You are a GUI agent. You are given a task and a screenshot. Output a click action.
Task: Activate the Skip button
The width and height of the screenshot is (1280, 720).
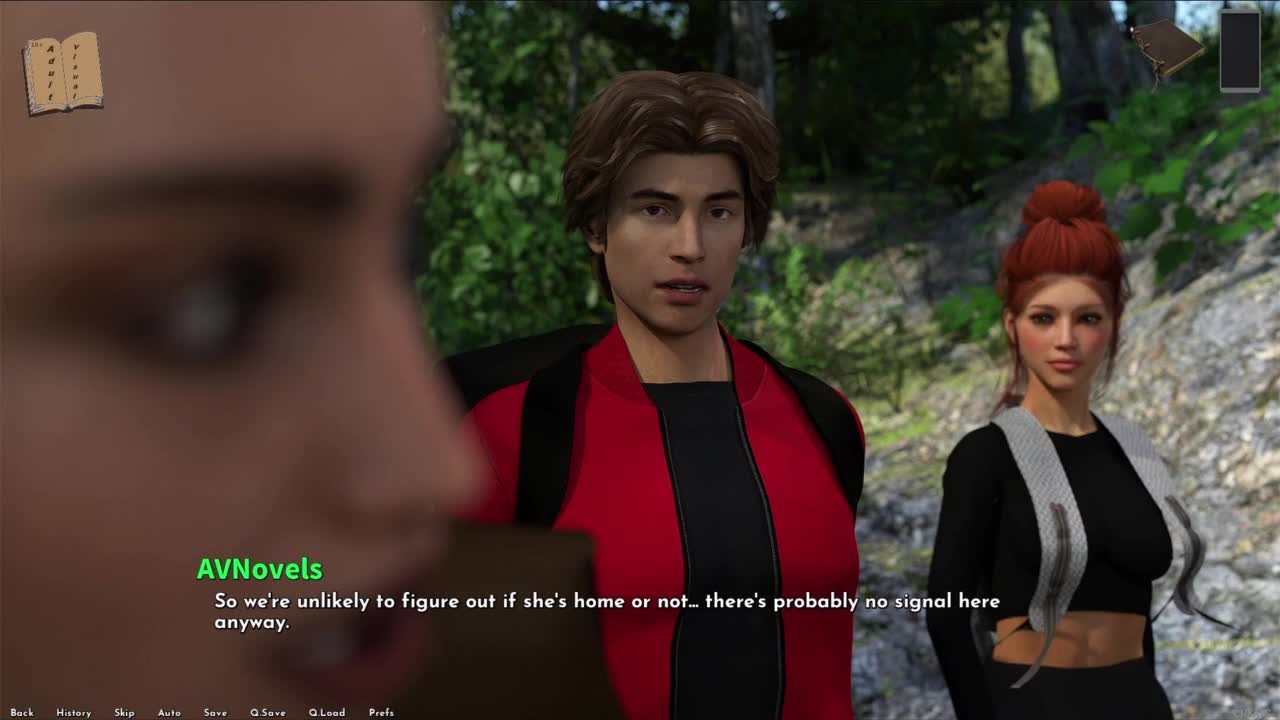tap(124, 713)
